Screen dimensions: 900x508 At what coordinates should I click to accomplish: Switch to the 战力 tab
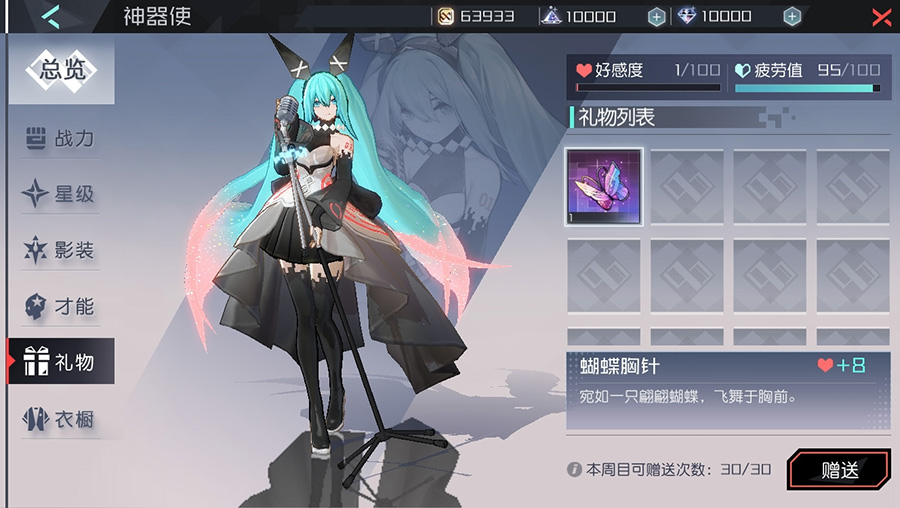pyautogui.click(x=62, y=139)
